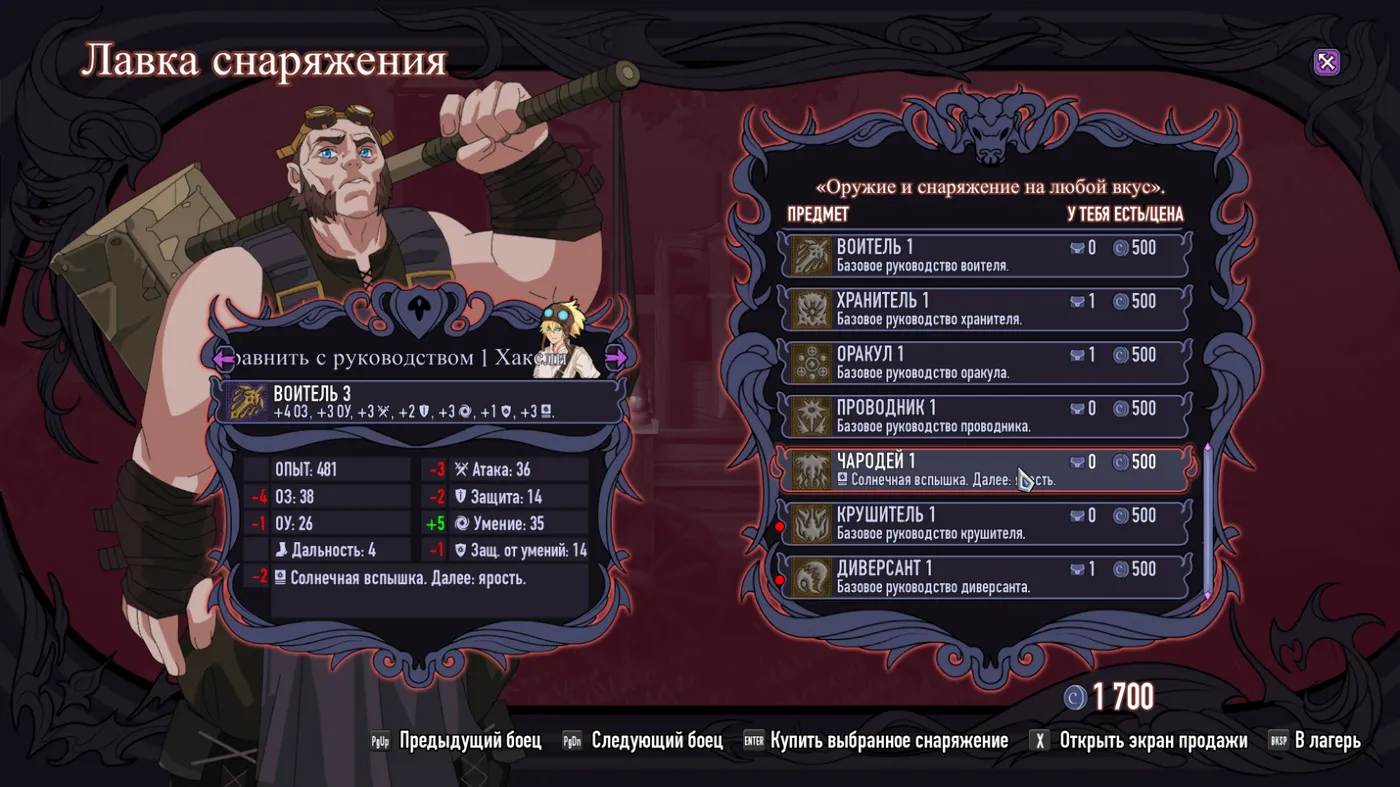This screenshot has height=787, width=1400.
Task: Click the shop list scrollbar
Action: [1207, 520]
